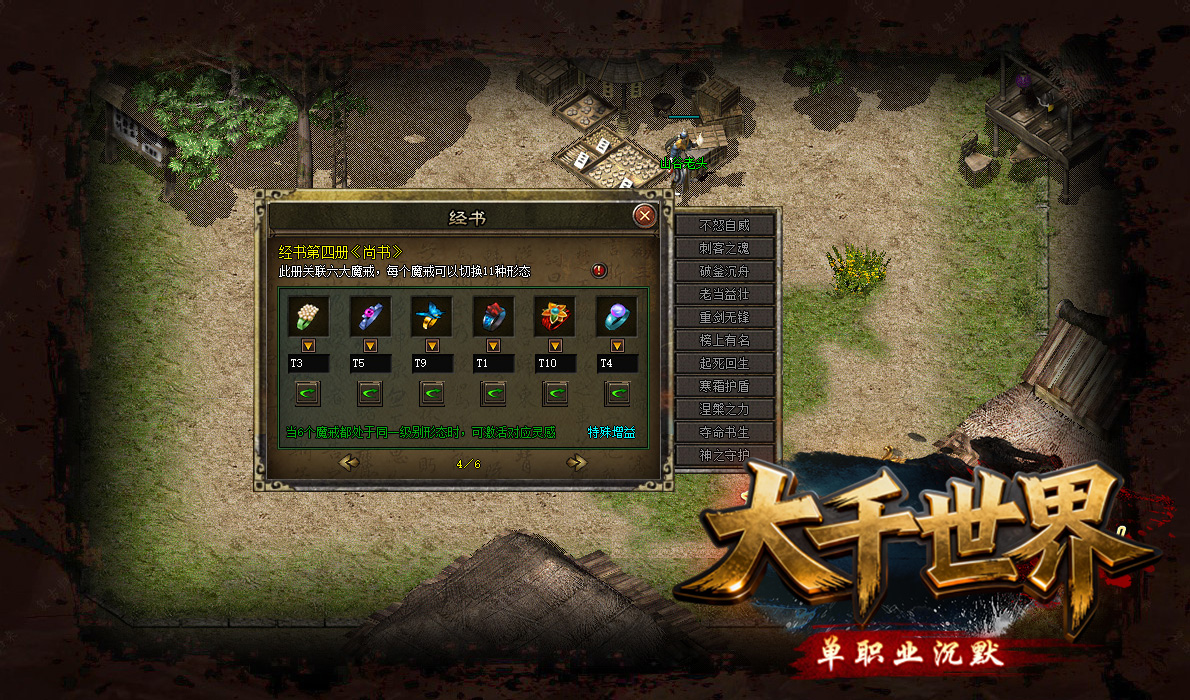Select the blue butterfly ring
Viewport: 1190px width, 700px height.
[x=431, y=316]
